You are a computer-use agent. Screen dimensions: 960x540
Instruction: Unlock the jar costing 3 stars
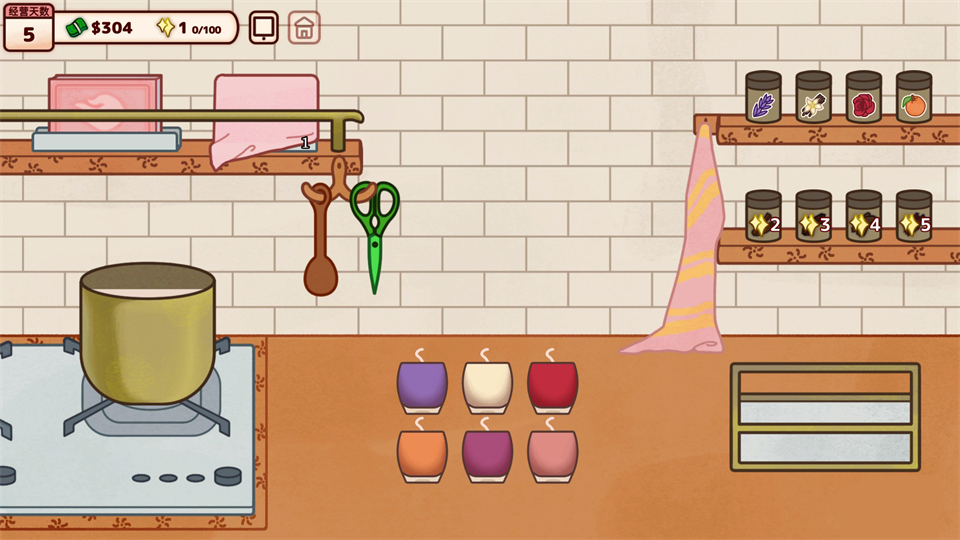click(x=813, y=217)
